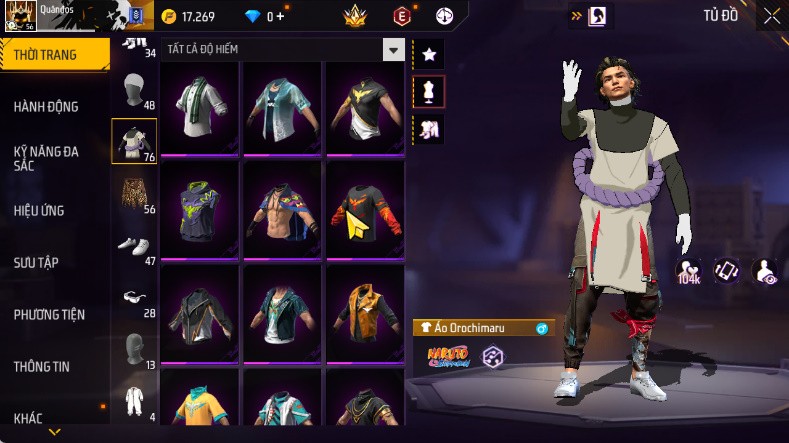Image resolution: width=789 pixels, height=443 pixels.
Task: Select the head mask category with 48 items
Action: click(x=133, y=92)
